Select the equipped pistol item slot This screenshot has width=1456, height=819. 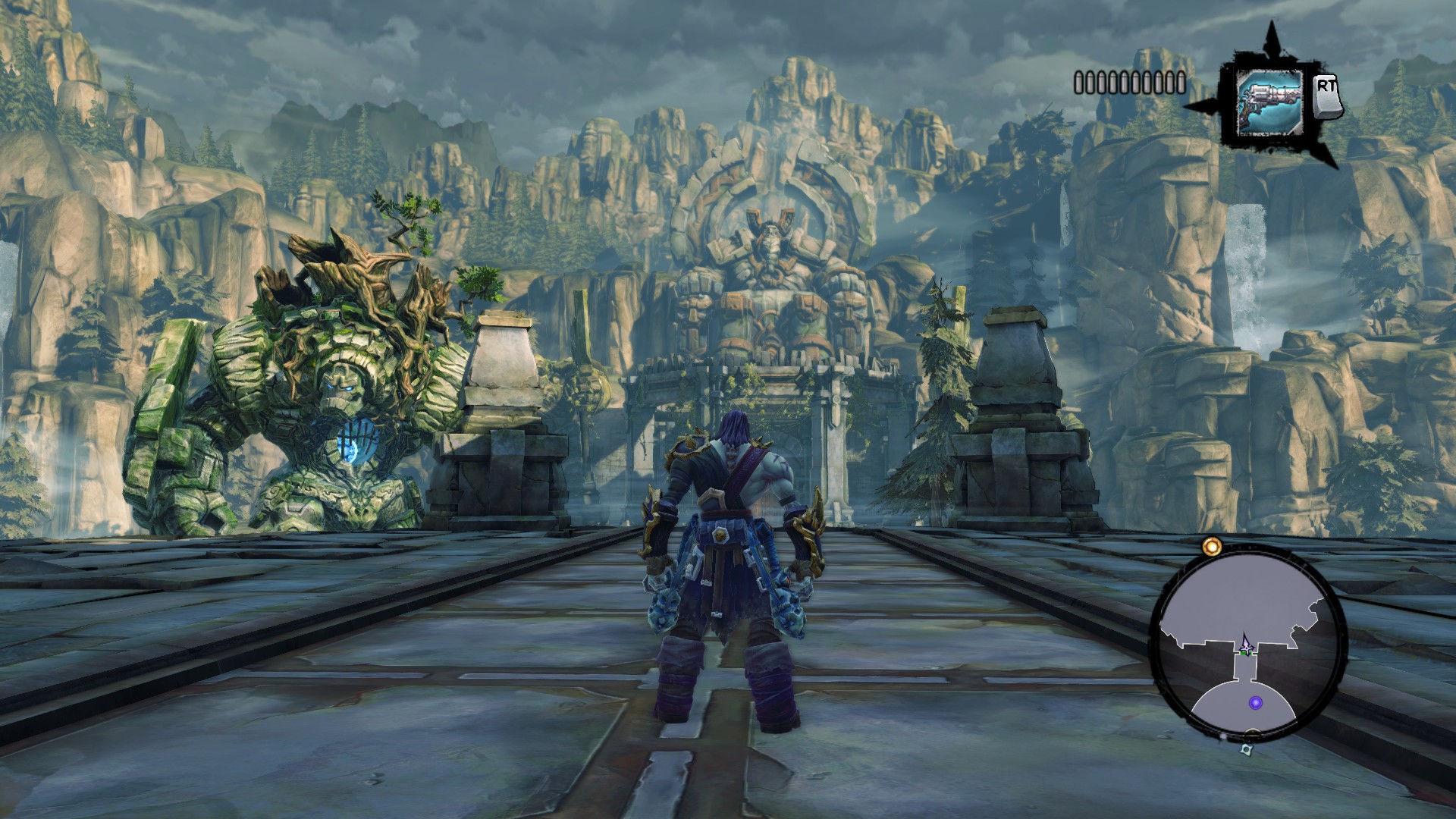[1269, 102]
